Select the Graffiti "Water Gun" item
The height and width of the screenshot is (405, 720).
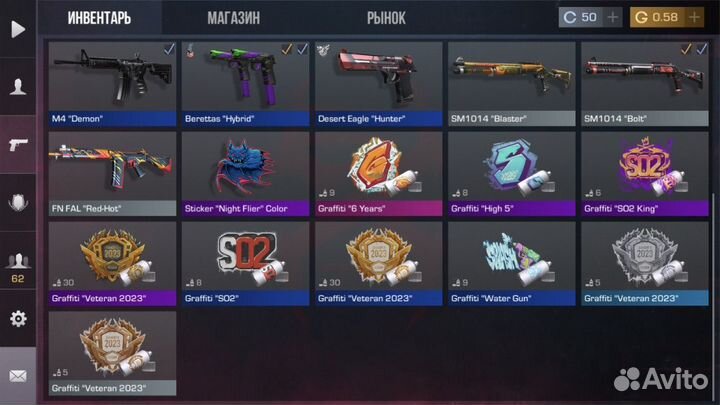click(510, 262)
